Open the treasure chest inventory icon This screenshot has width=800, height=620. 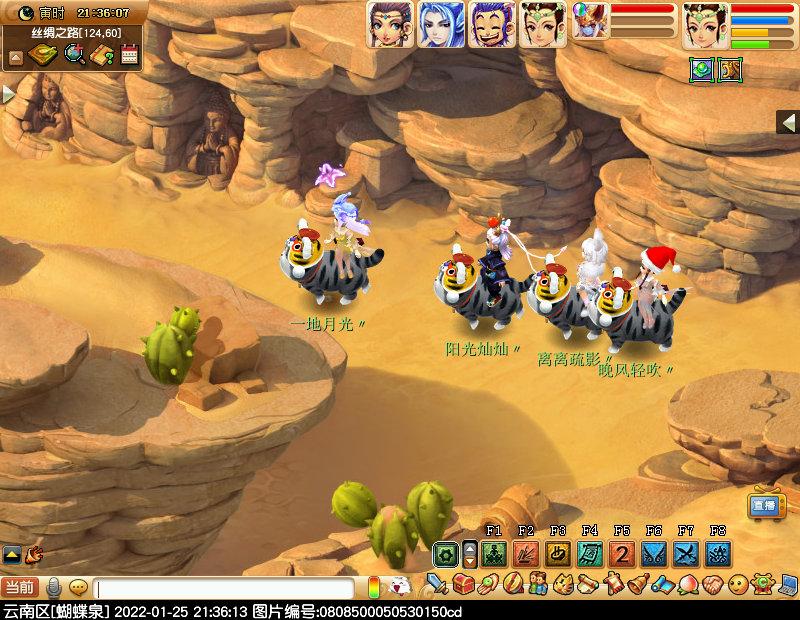462,582
